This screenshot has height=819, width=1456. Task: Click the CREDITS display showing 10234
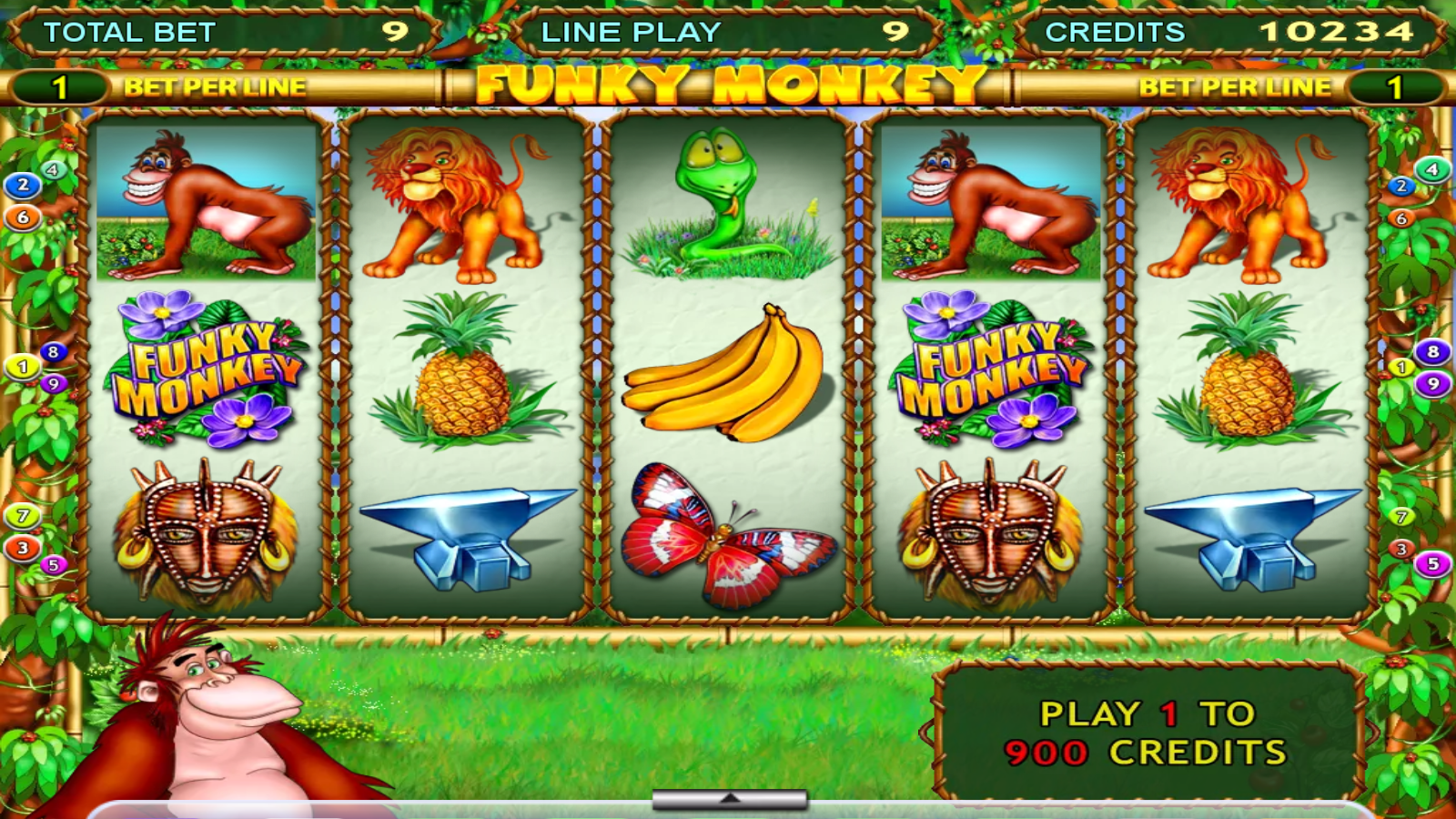[x=1228, y=30]
